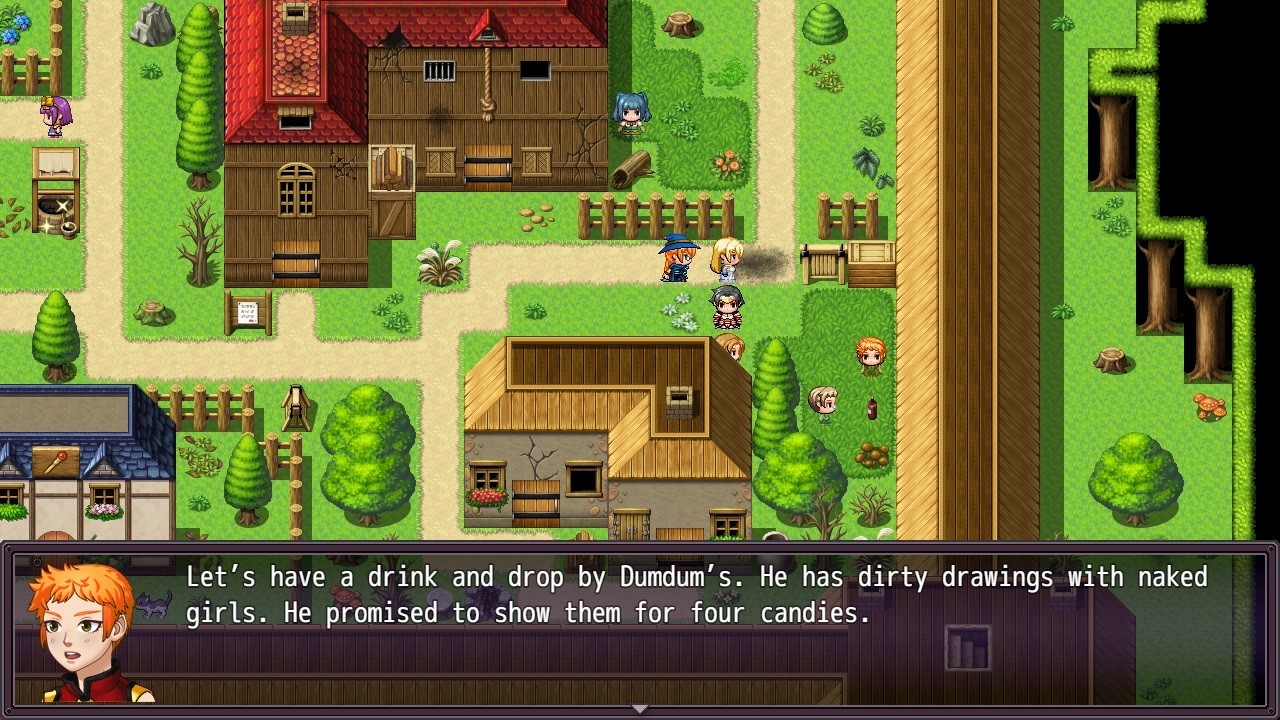
Task: Click the continue arrow below the dialogue box
Action: (639, 708)
